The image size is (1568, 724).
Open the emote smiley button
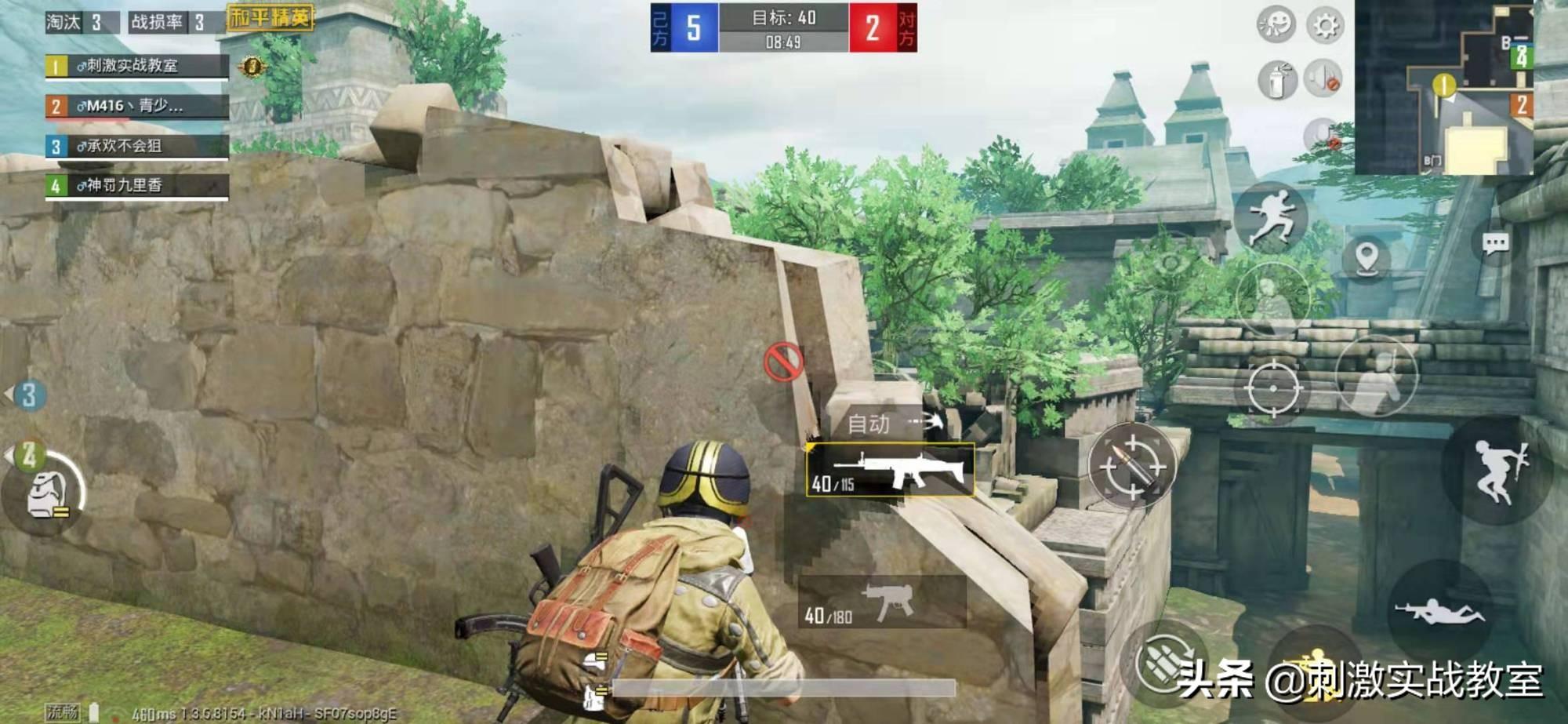coord(1276,24)
